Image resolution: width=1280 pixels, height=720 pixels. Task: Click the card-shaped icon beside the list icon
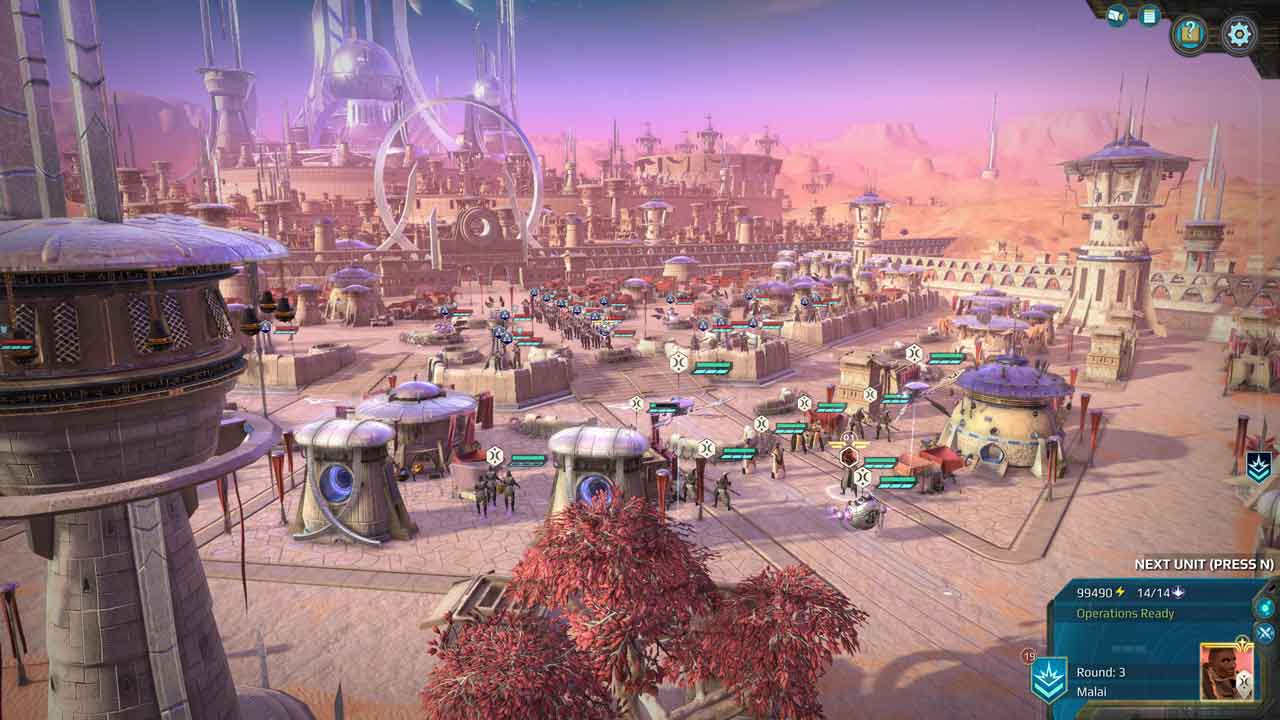[1117, 15]
